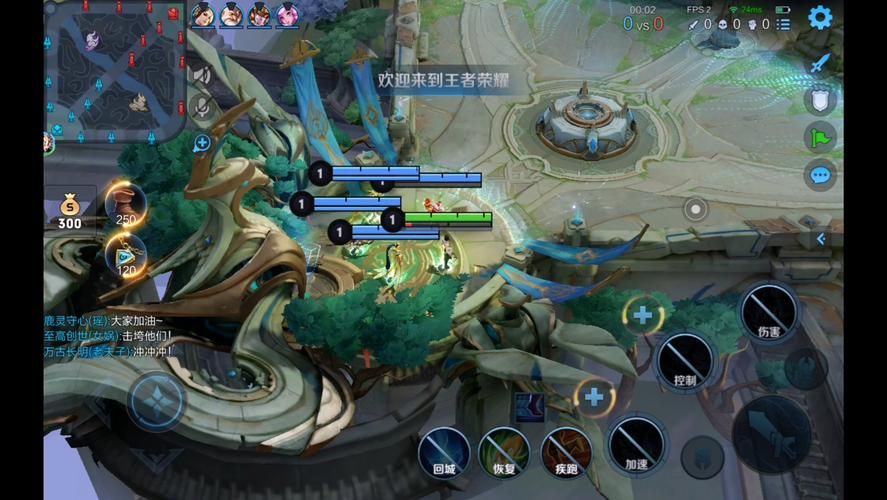
Task: Use the 恢复 restore skill
Action: pos(504,452)
